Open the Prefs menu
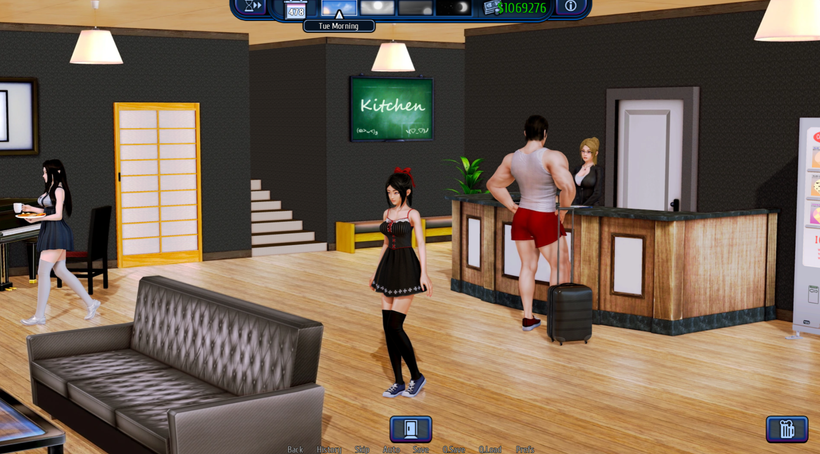The height and width of the screenshot is (454, 820). tap(525, 449)
